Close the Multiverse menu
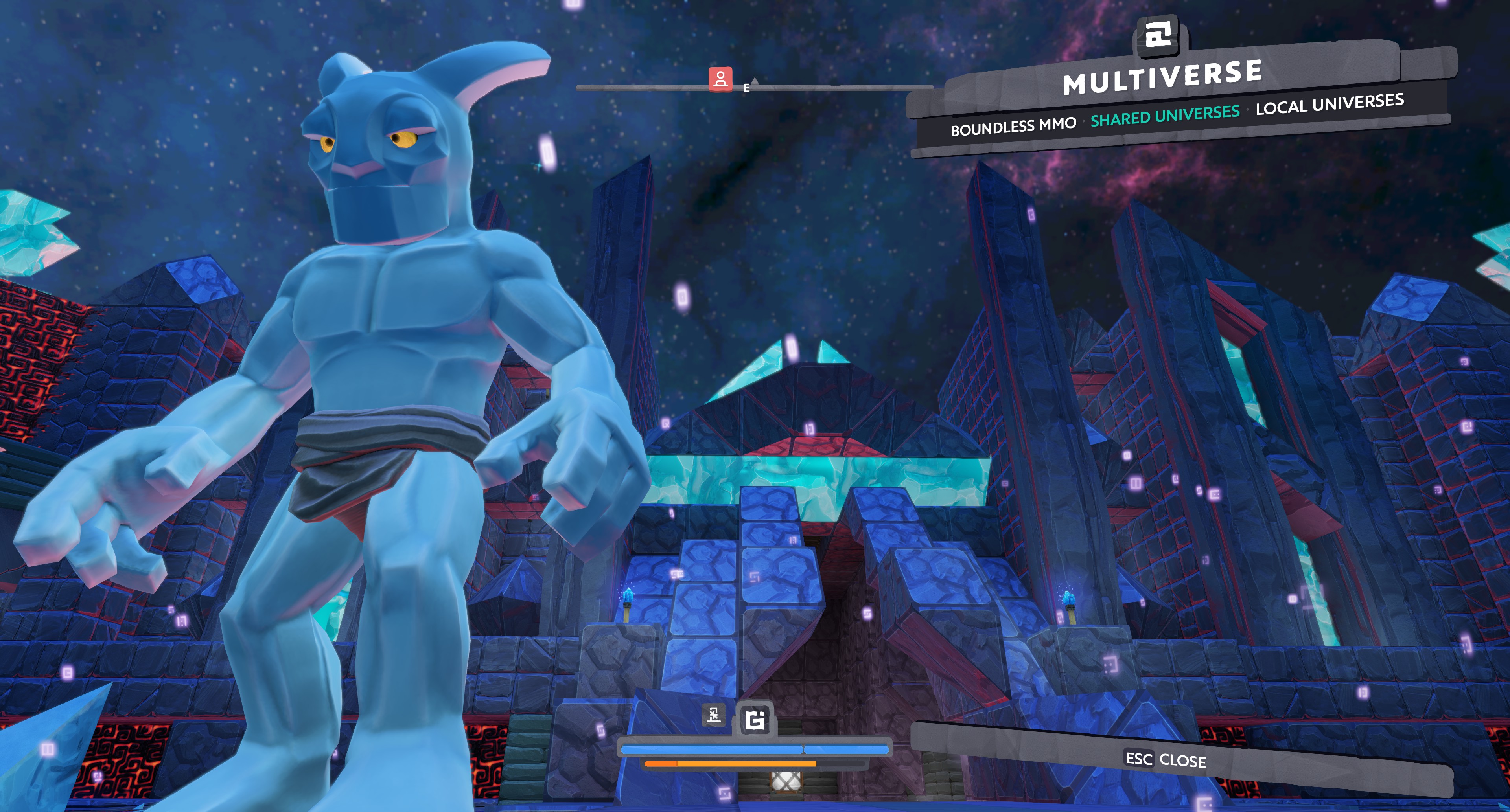The width and height of the screenshot is (1510, 812). click(x=1165, y=760)
